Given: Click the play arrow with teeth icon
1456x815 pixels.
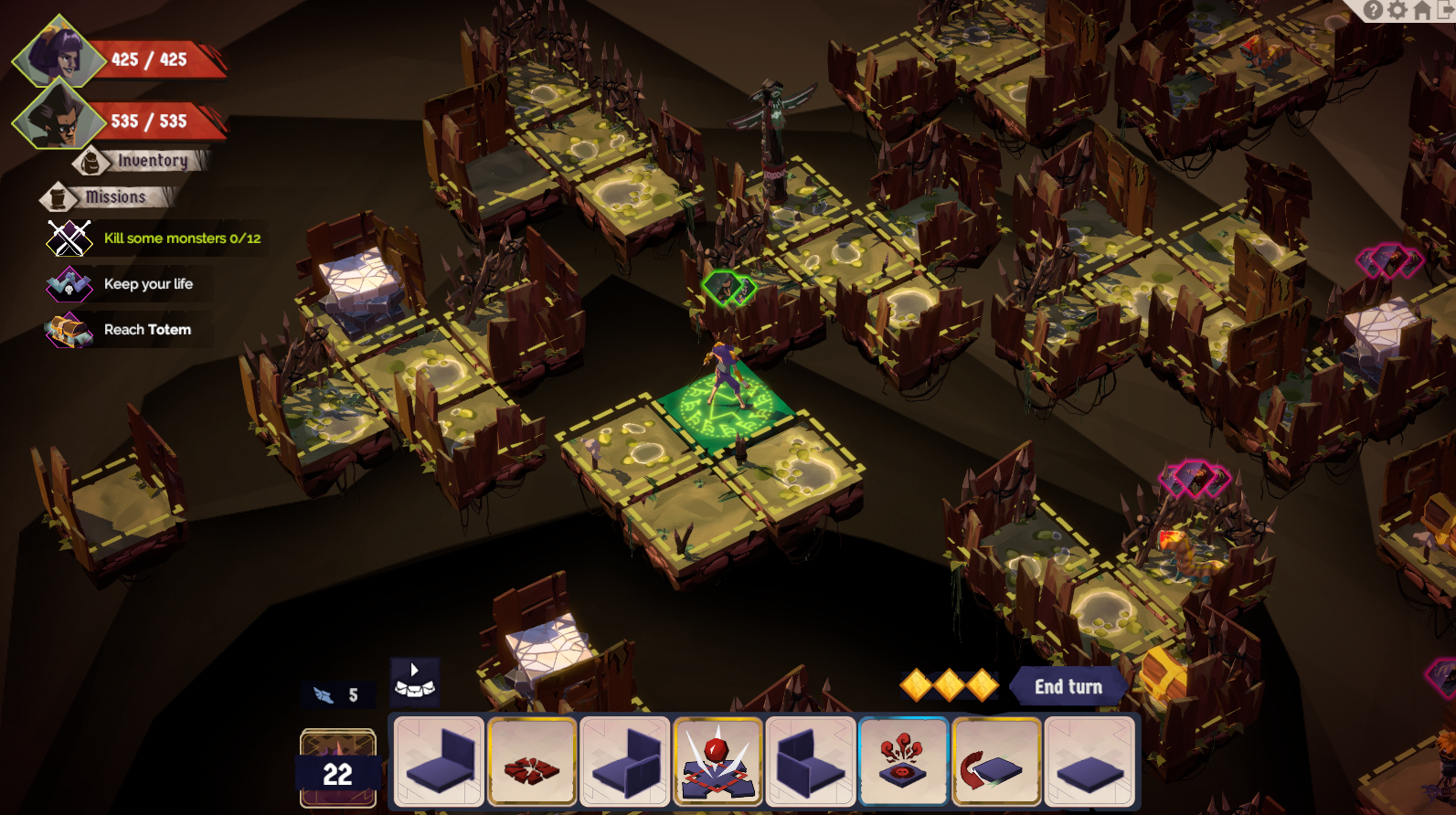Looking at the screenshot, I should (x=415, y=682).
